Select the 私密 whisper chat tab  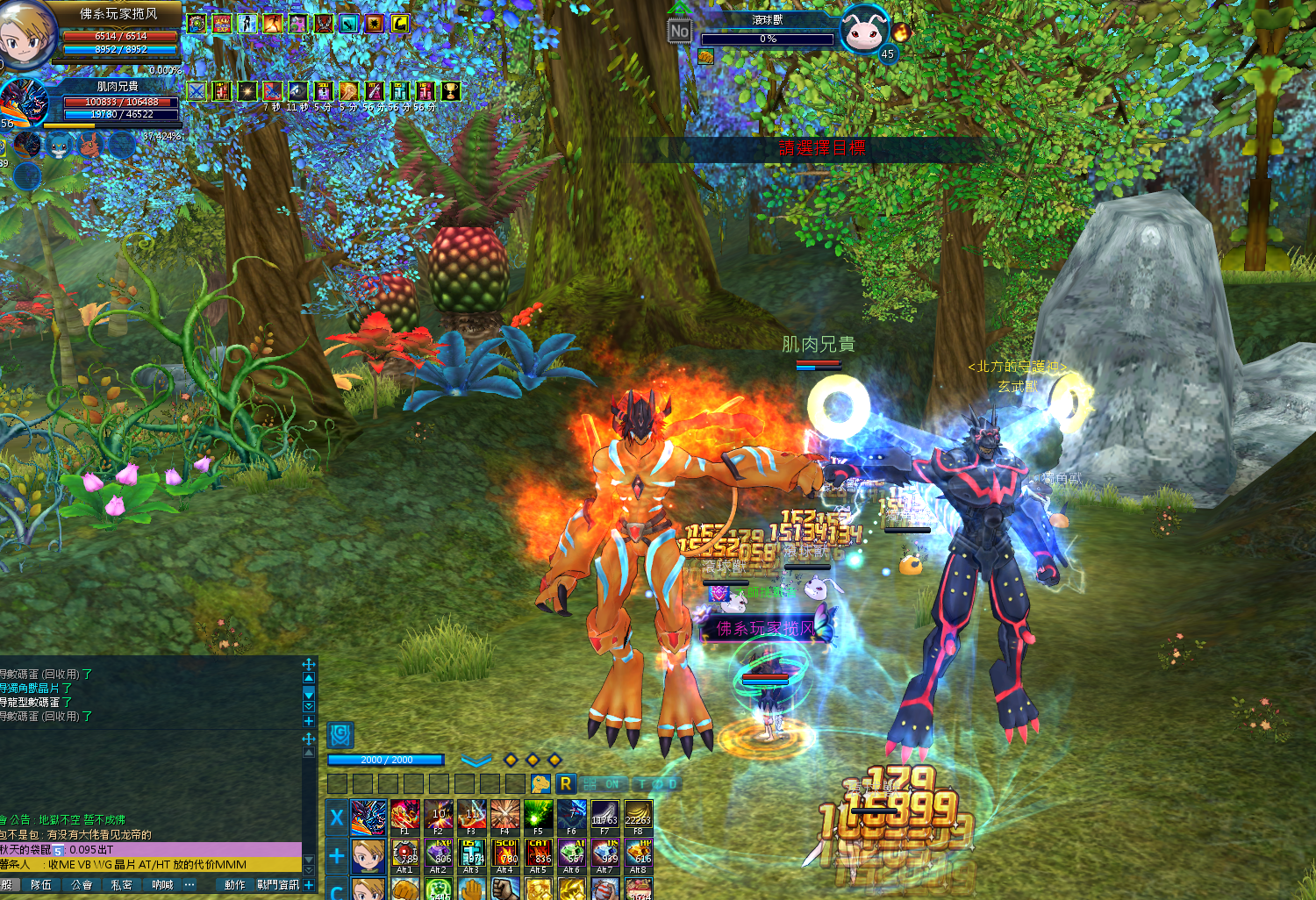pos(122,885)
